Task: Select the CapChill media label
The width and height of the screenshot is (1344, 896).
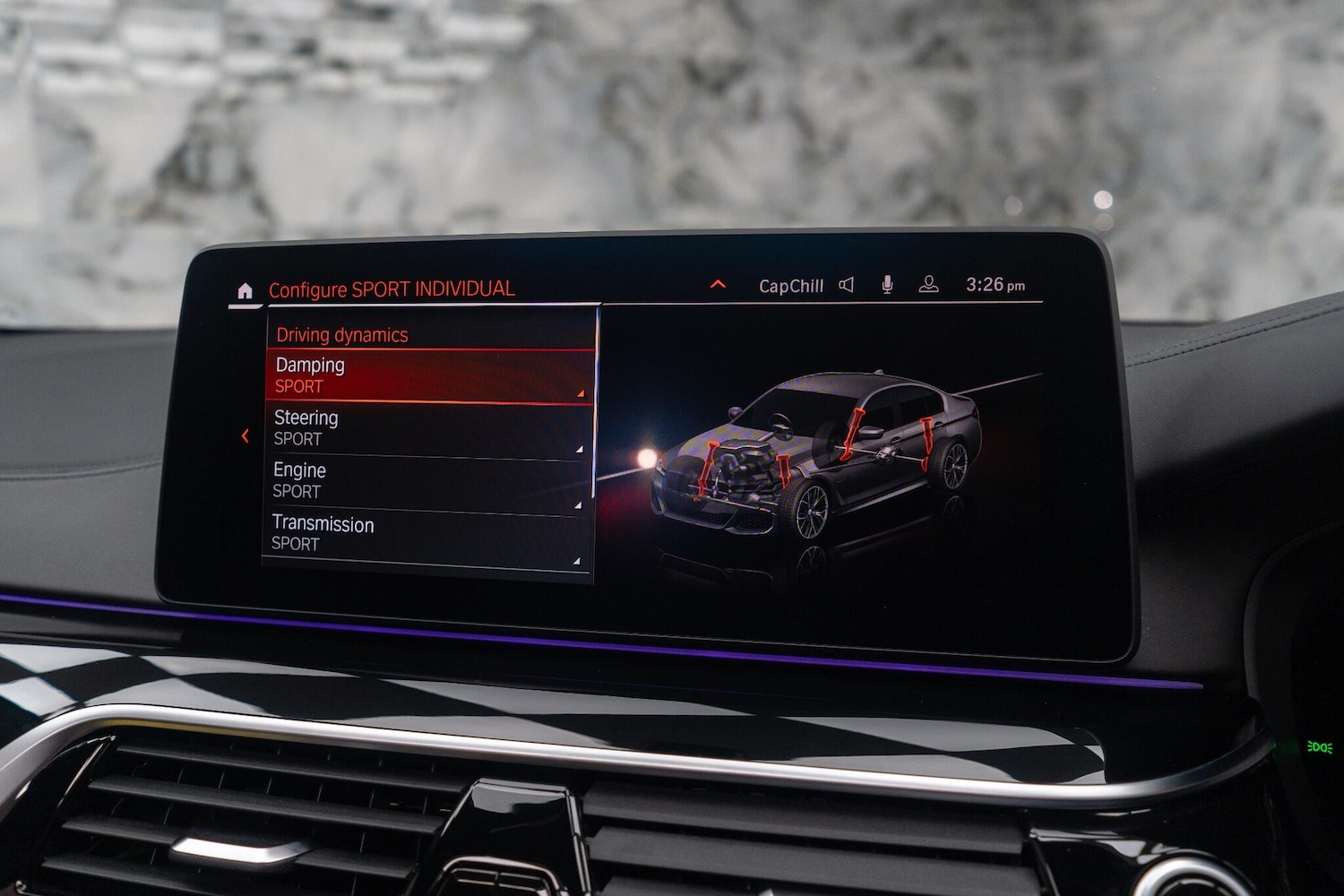Action: (x=790, y=286)
